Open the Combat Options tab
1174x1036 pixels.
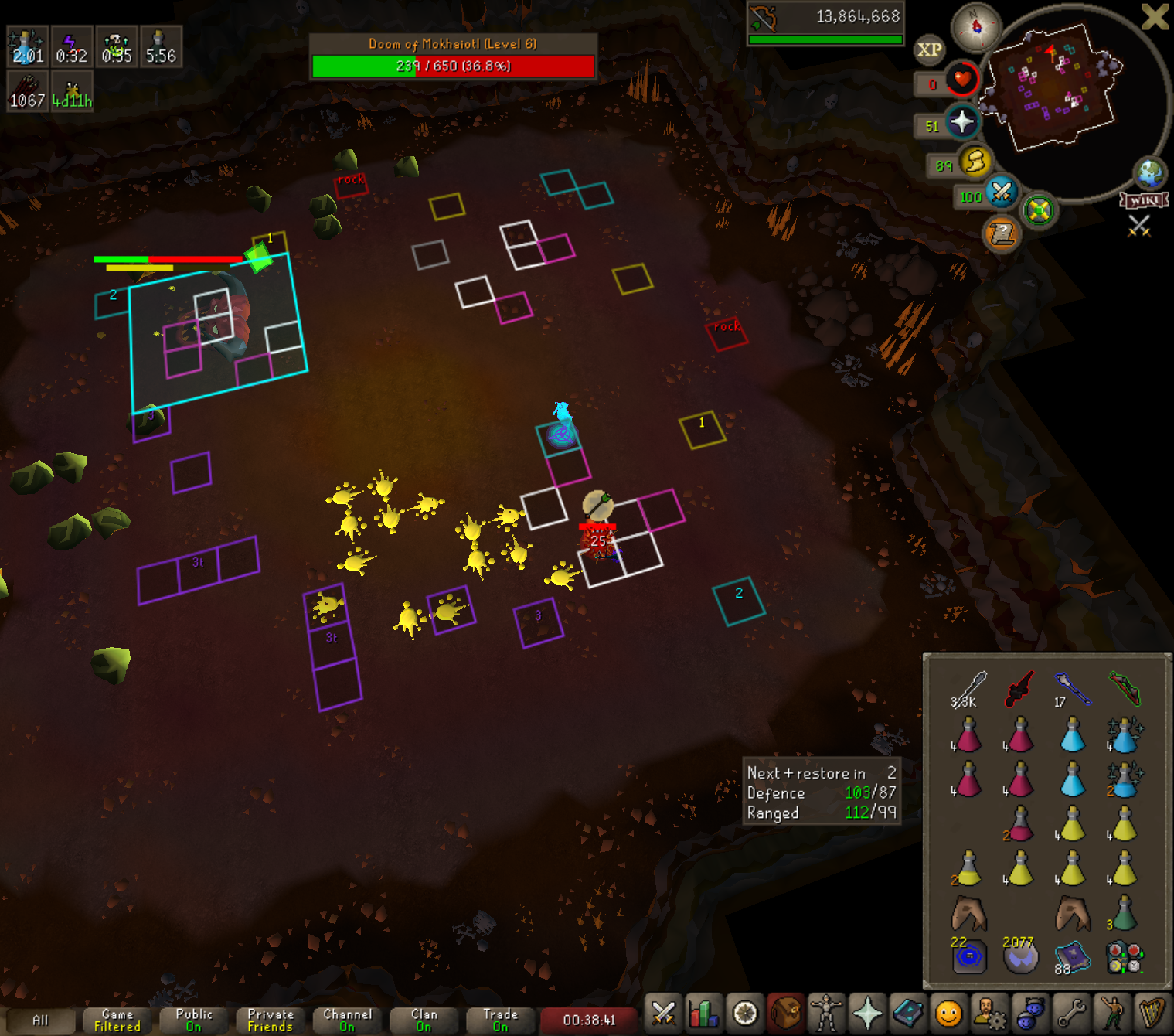pos(663,1013)
